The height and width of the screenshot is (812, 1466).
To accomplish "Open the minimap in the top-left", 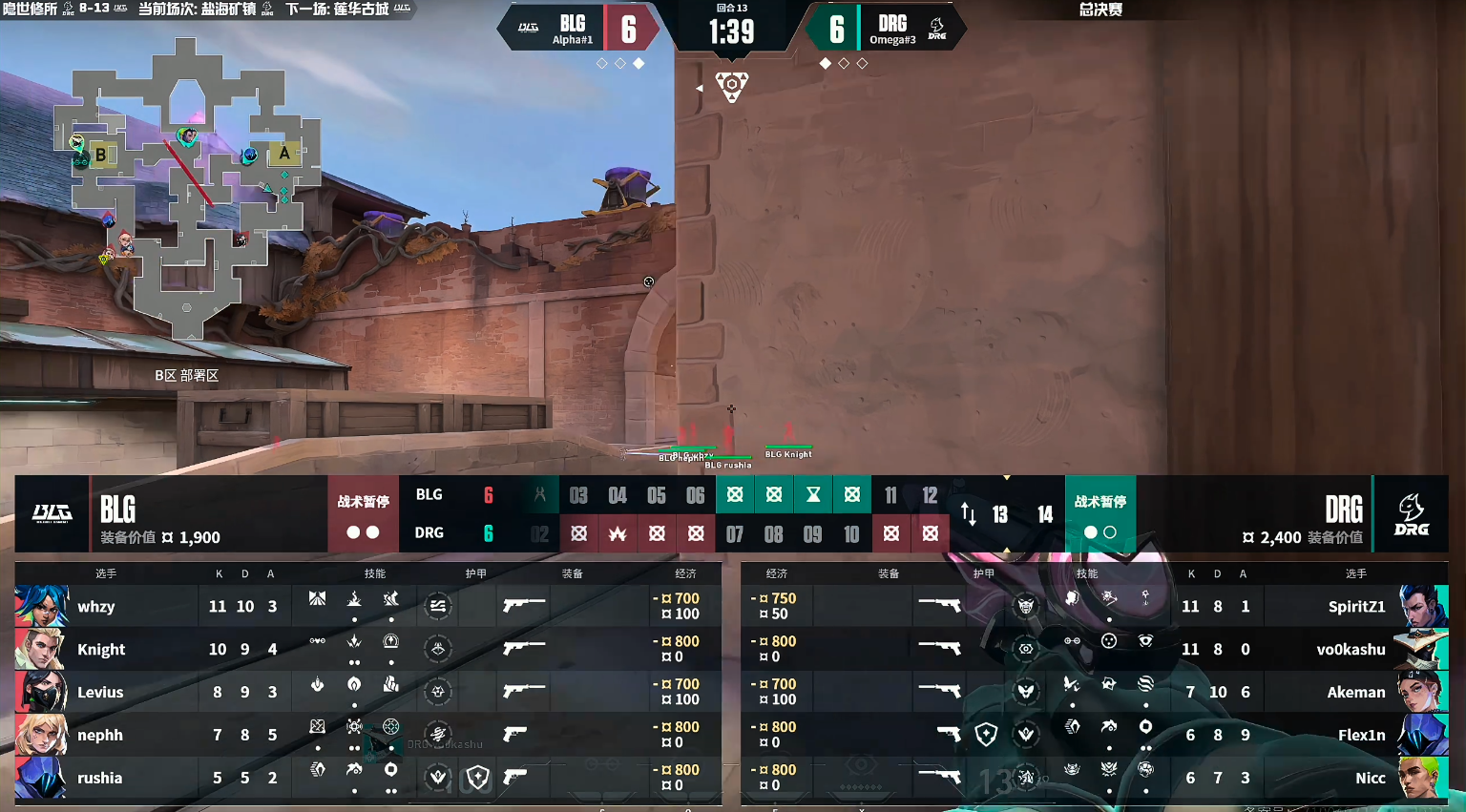I will (187, 186).
